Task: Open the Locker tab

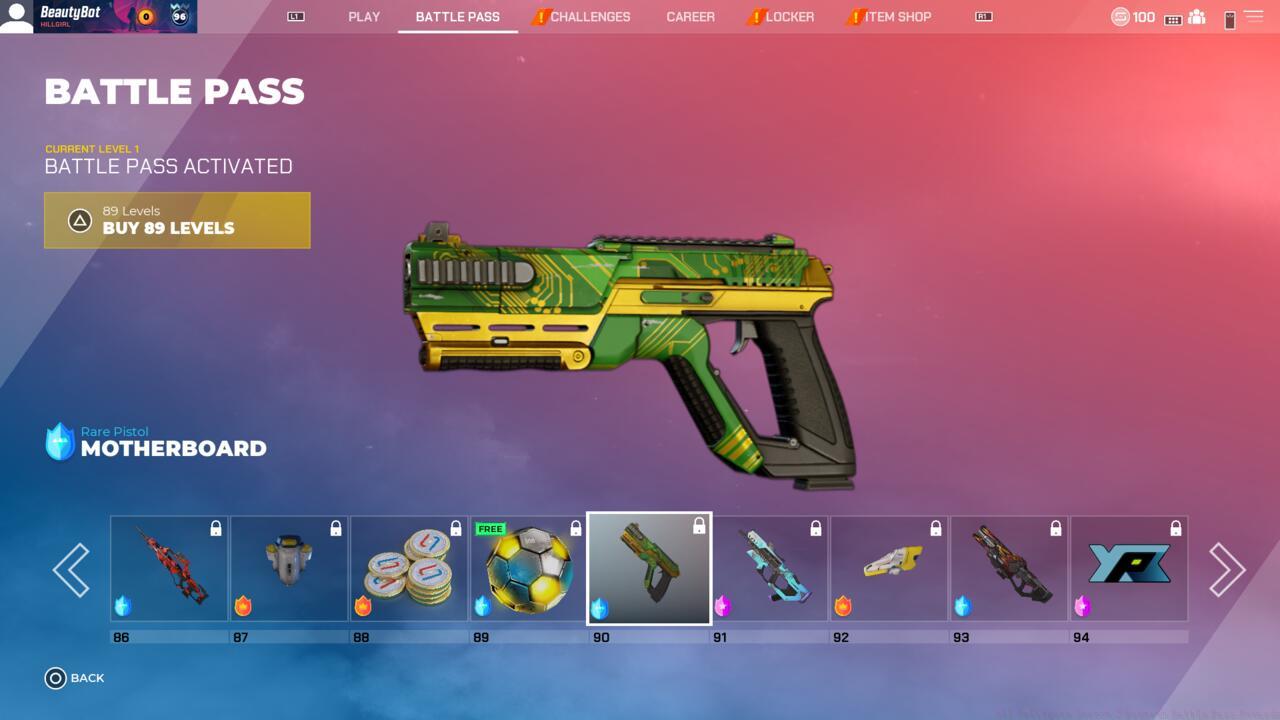Action: coord(789,17)
